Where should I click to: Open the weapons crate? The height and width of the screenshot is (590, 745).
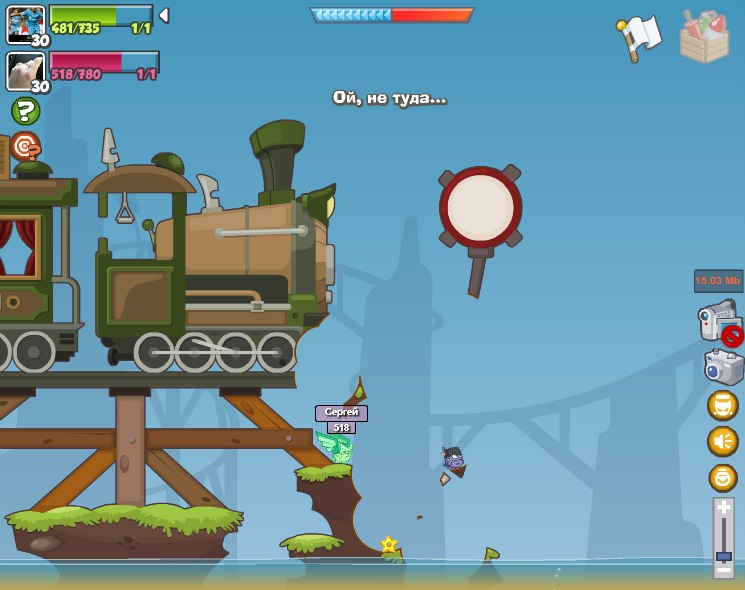coord(704,37)
